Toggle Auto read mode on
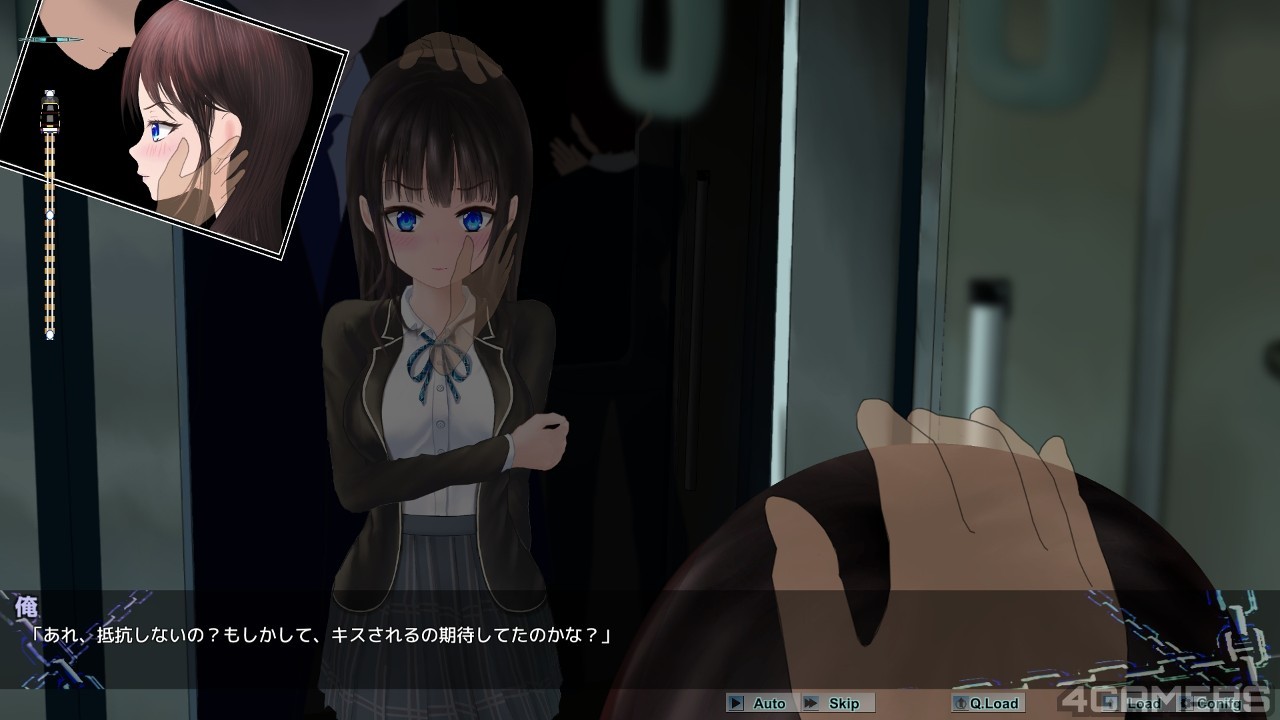Viewport: 1280px width, 720px height. [x=763, y=703]
